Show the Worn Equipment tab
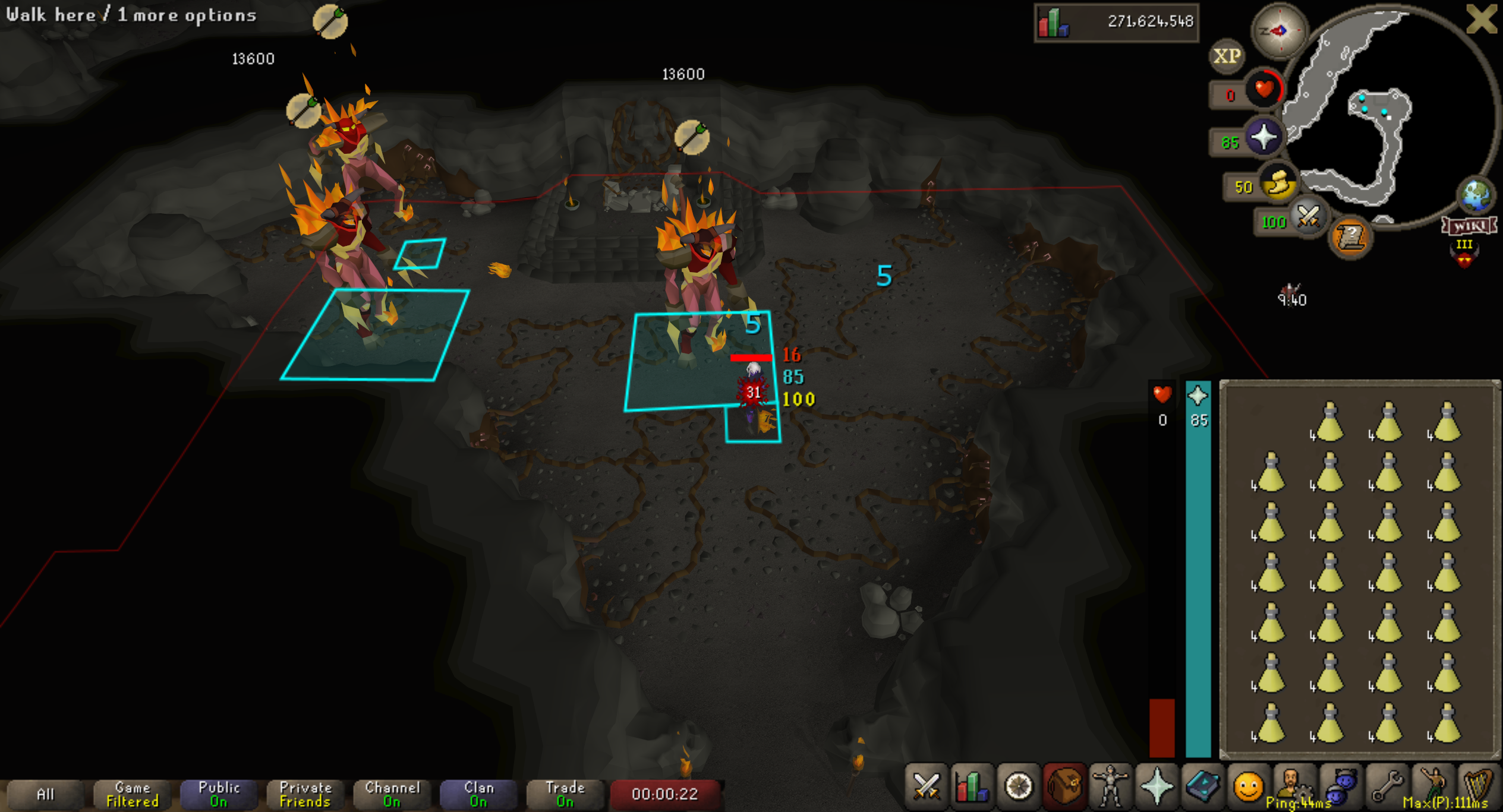This screenshot has height=812, width=1503. (x=1110, y=786)
